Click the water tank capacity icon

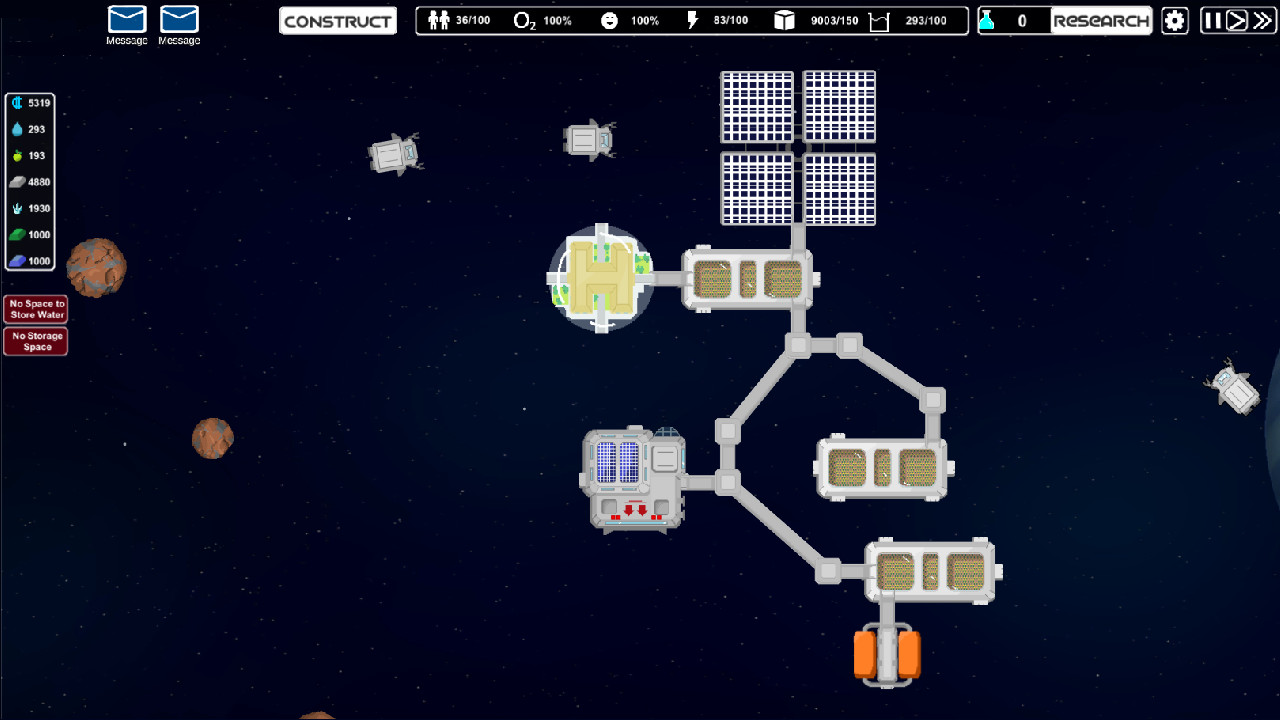tap(877, 20)
